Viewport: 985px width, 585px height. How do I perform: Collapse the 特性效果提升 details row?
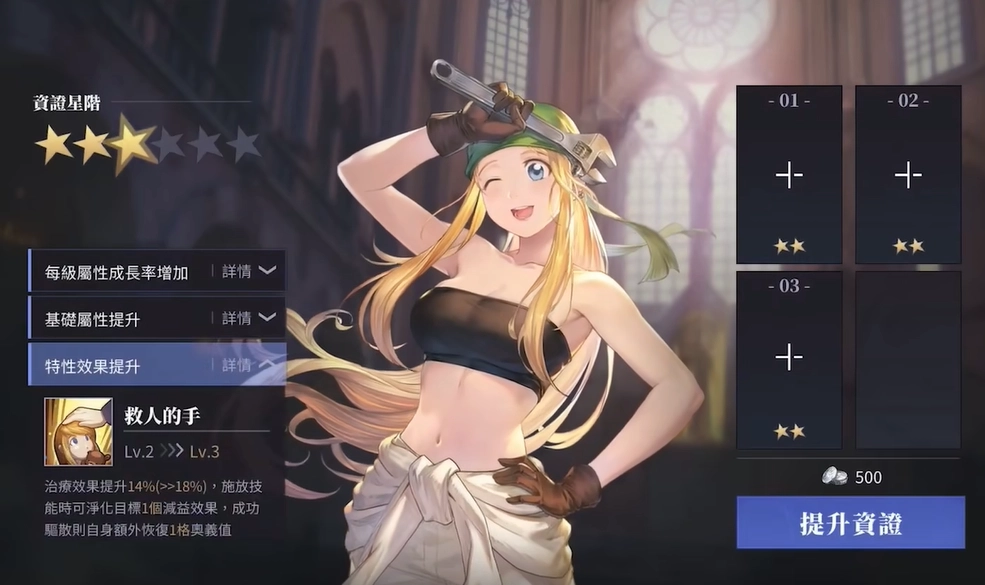click(248, 365)
